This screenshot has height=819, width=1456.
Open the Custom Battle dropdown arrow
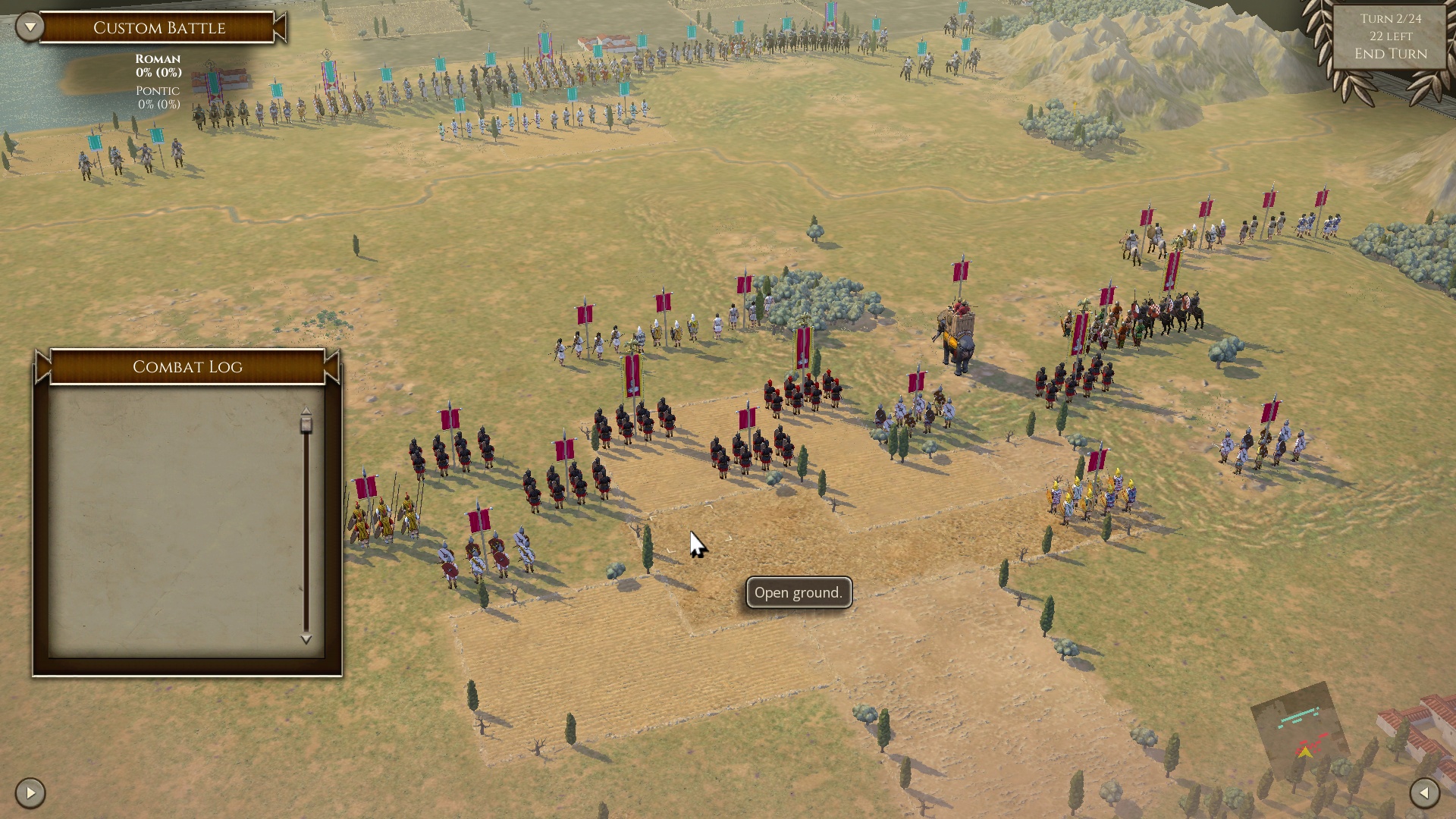[30, 27]
